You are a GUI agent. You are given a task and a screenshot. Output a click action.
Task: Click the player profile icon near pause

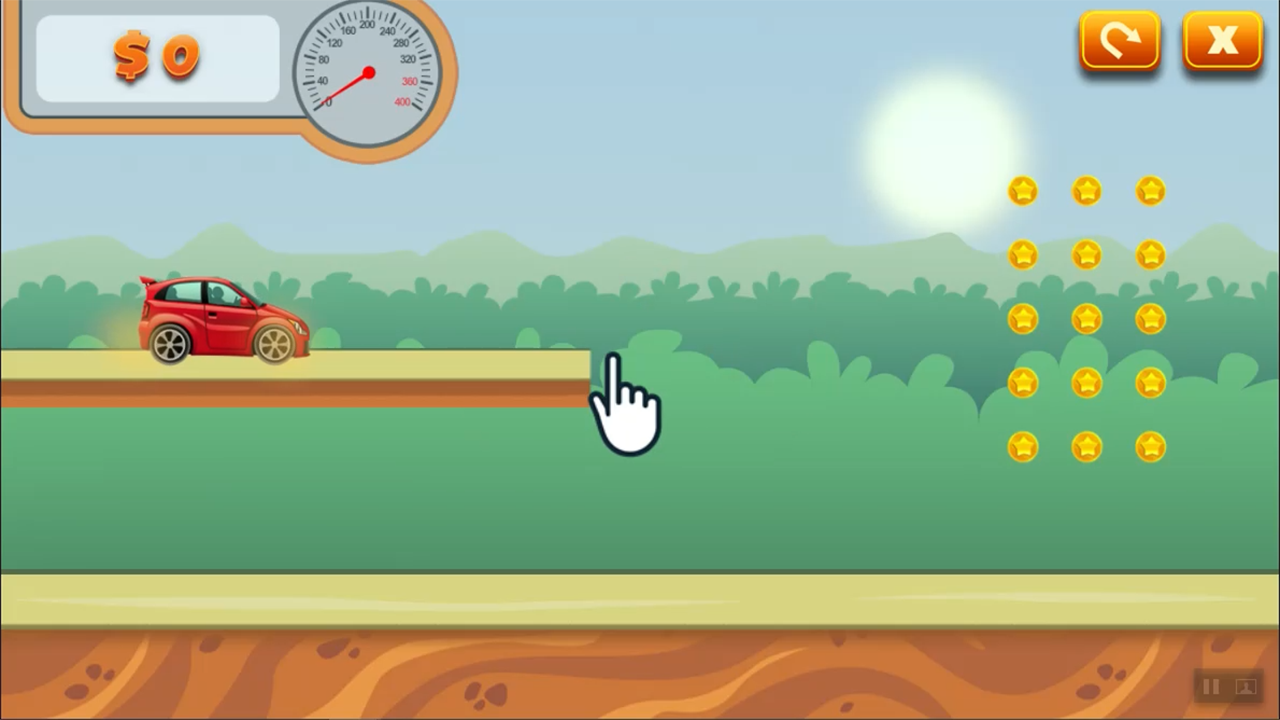[x=1245, y=687]
